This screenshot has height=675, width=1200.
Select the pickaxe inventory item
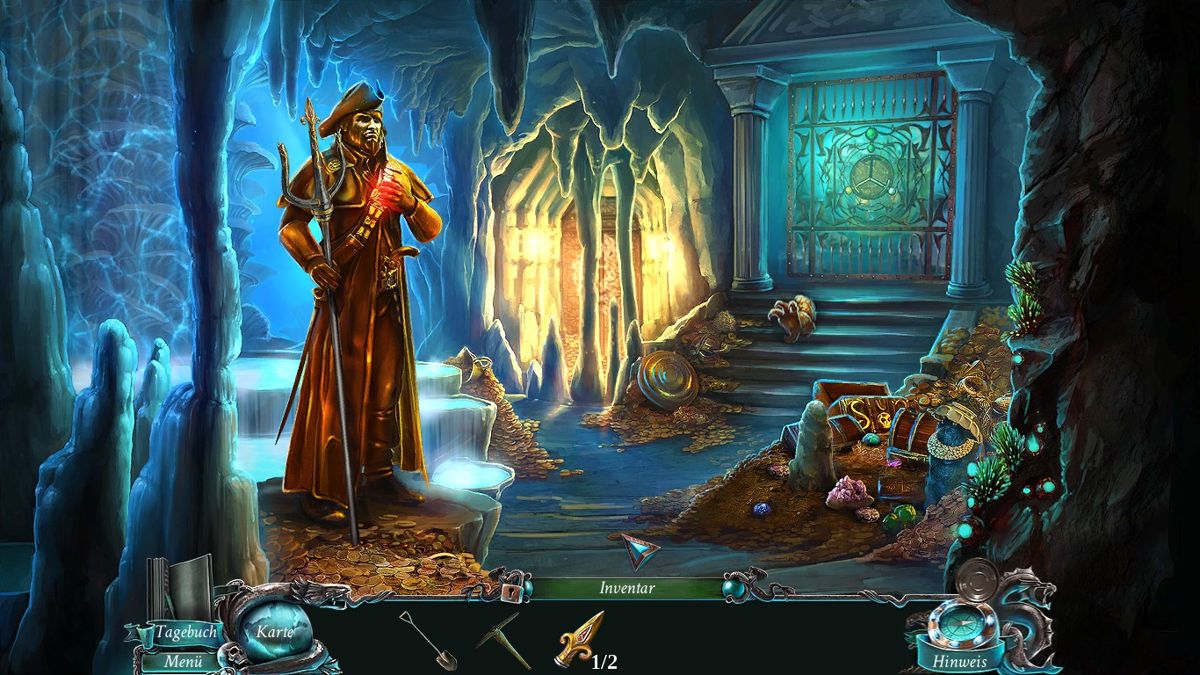(503, 639)
